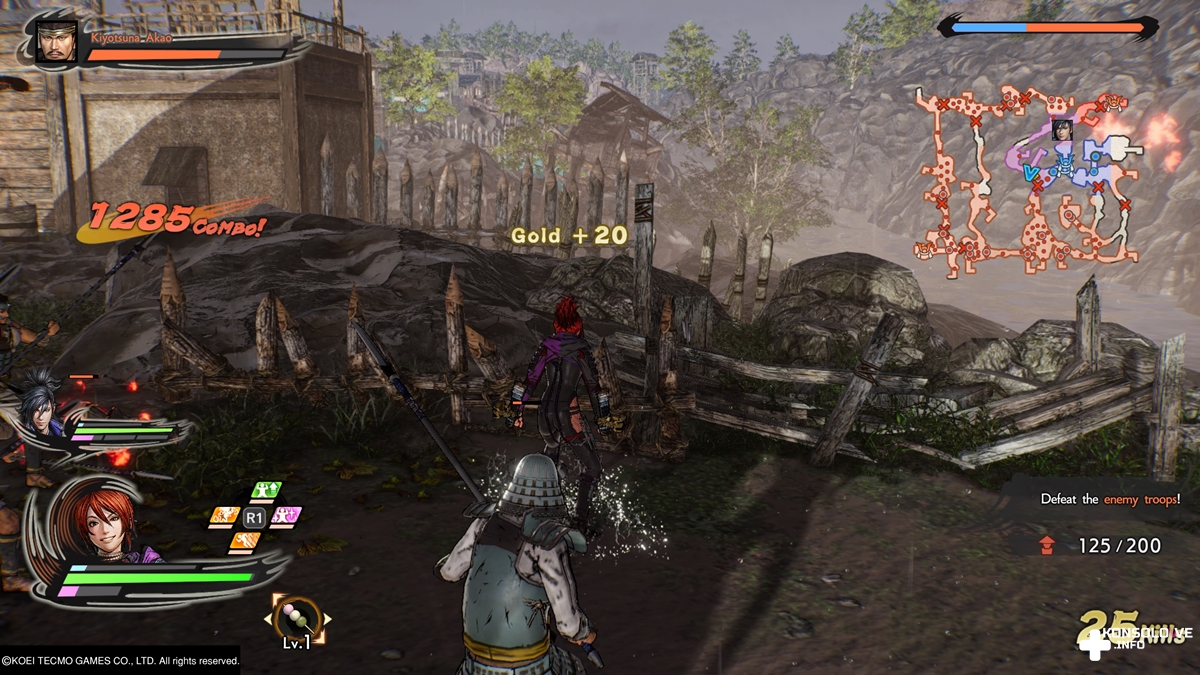Select the green skill icon above R1
Screen dimensions: 1200x675
click(266, 491)
